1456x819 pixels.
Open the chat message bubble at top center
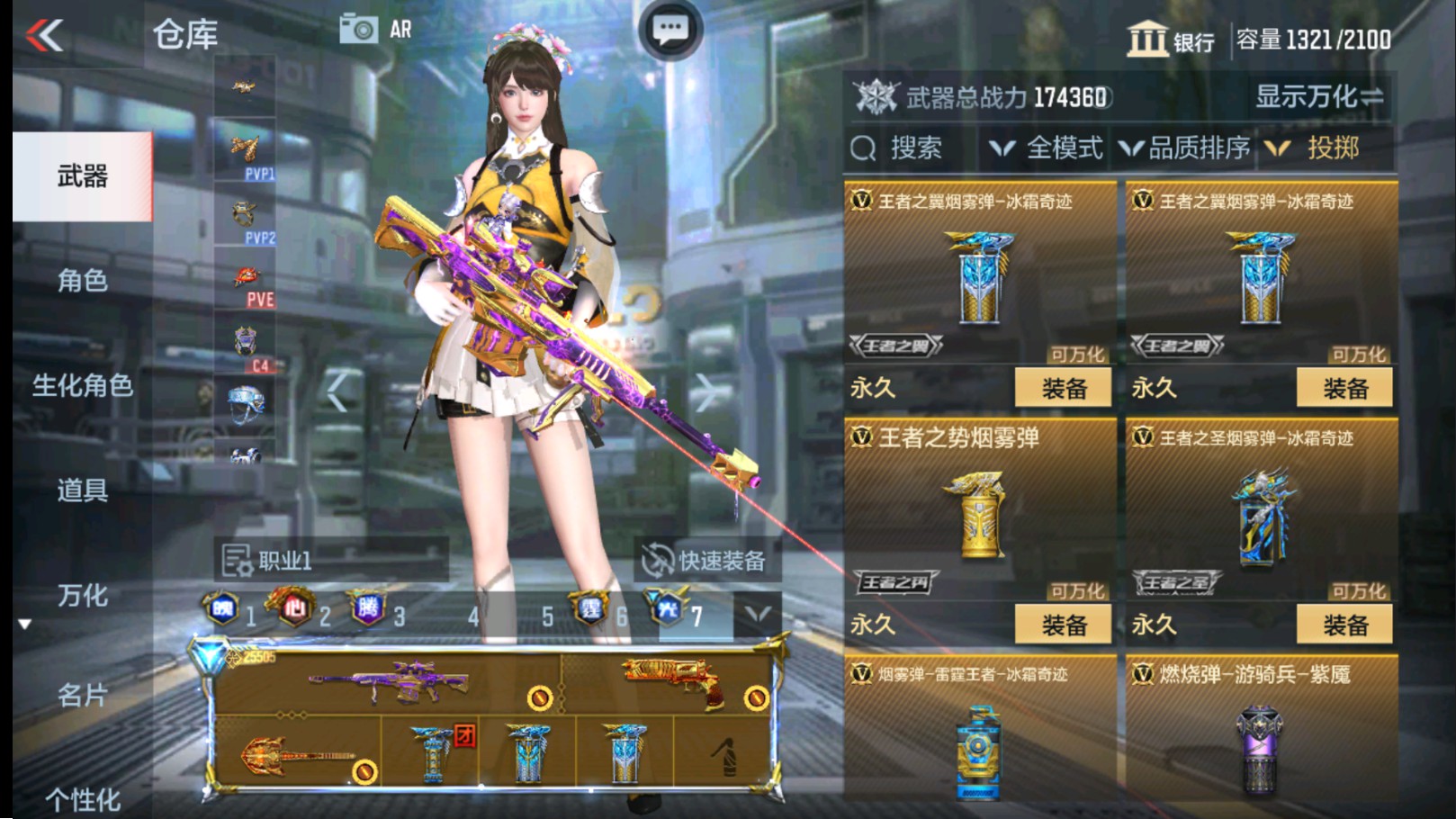coord(670,28)
